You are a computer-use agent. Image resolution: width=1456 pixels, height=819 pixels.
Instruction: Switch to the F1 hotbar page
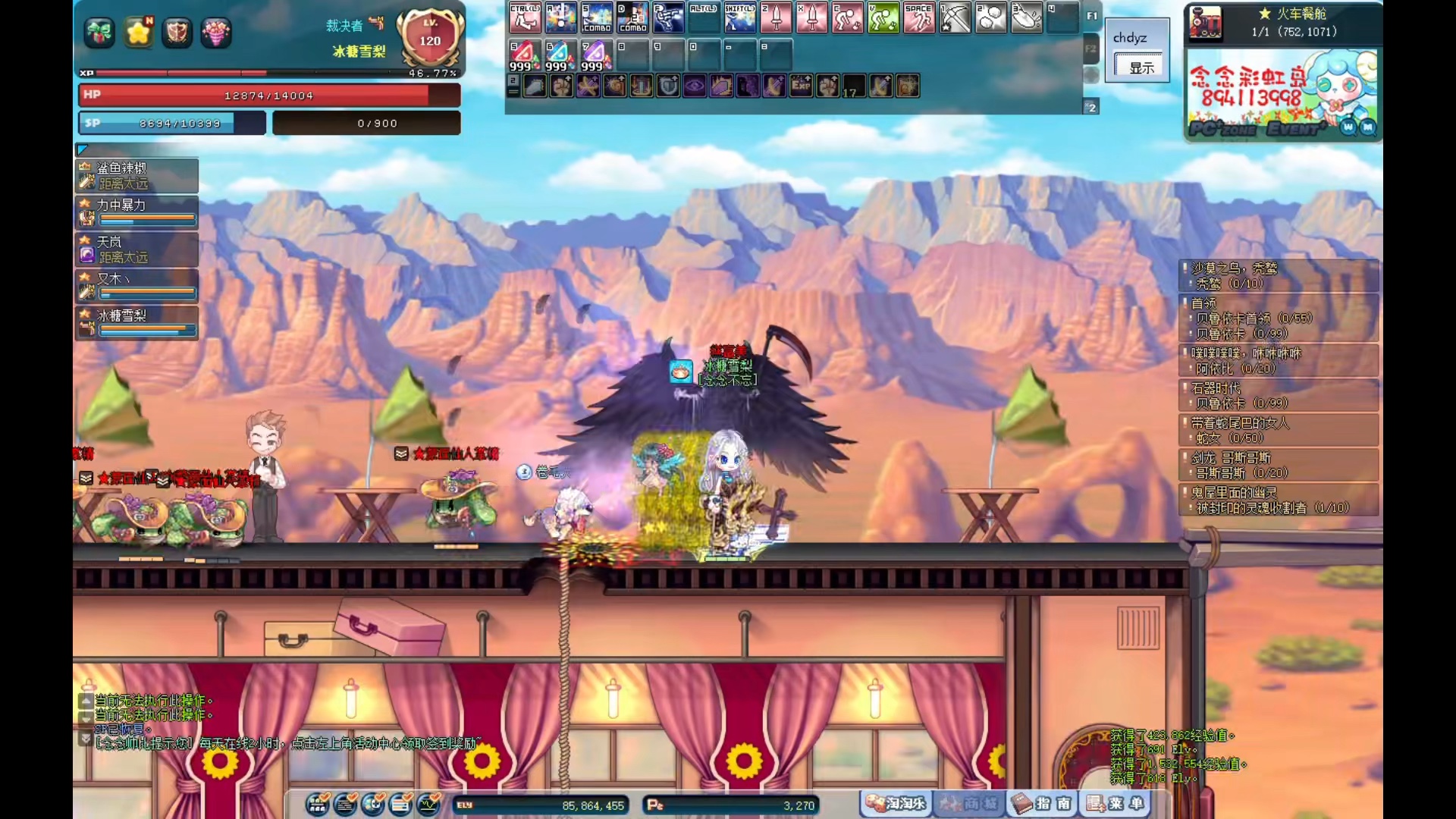1091,16
